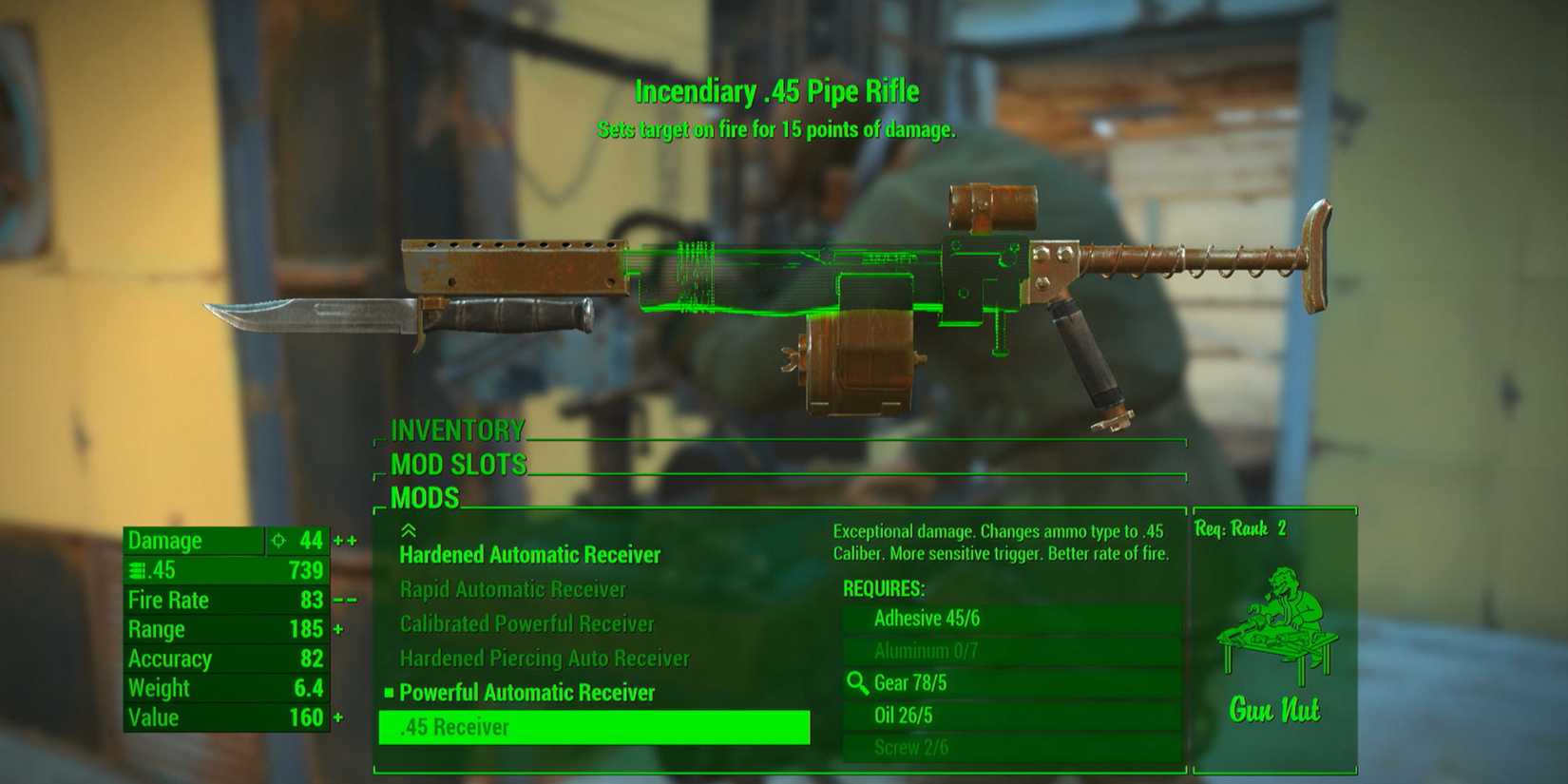Click the installed-mod square marker beside Powerful Automatic Receiver
The width and height of the screenshot is (1568, 784).
pyautogui.click(x=390, y=694)
